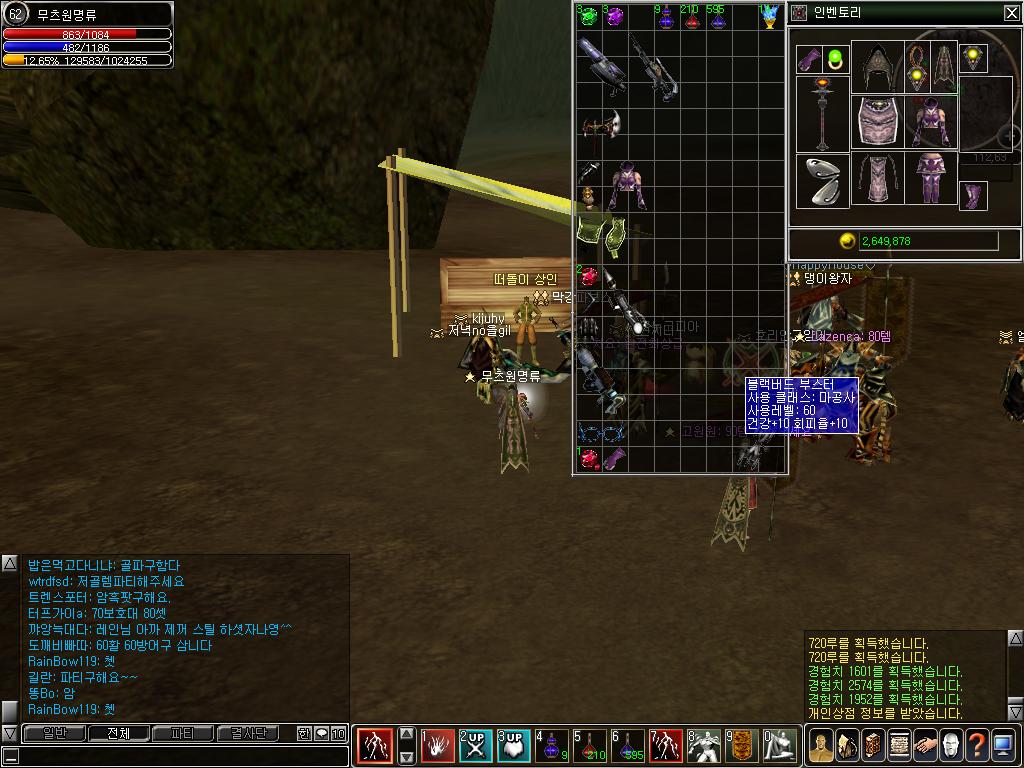Use the blue potion in hotbar slot 6

628,745
